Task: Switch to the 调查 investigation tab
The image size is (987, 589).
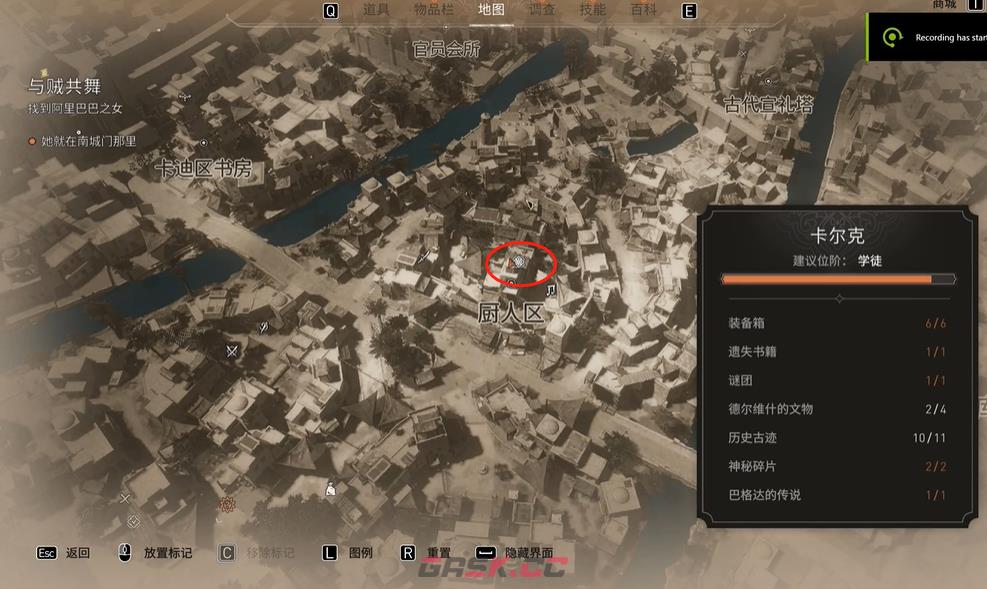Action: click(542, 10)
